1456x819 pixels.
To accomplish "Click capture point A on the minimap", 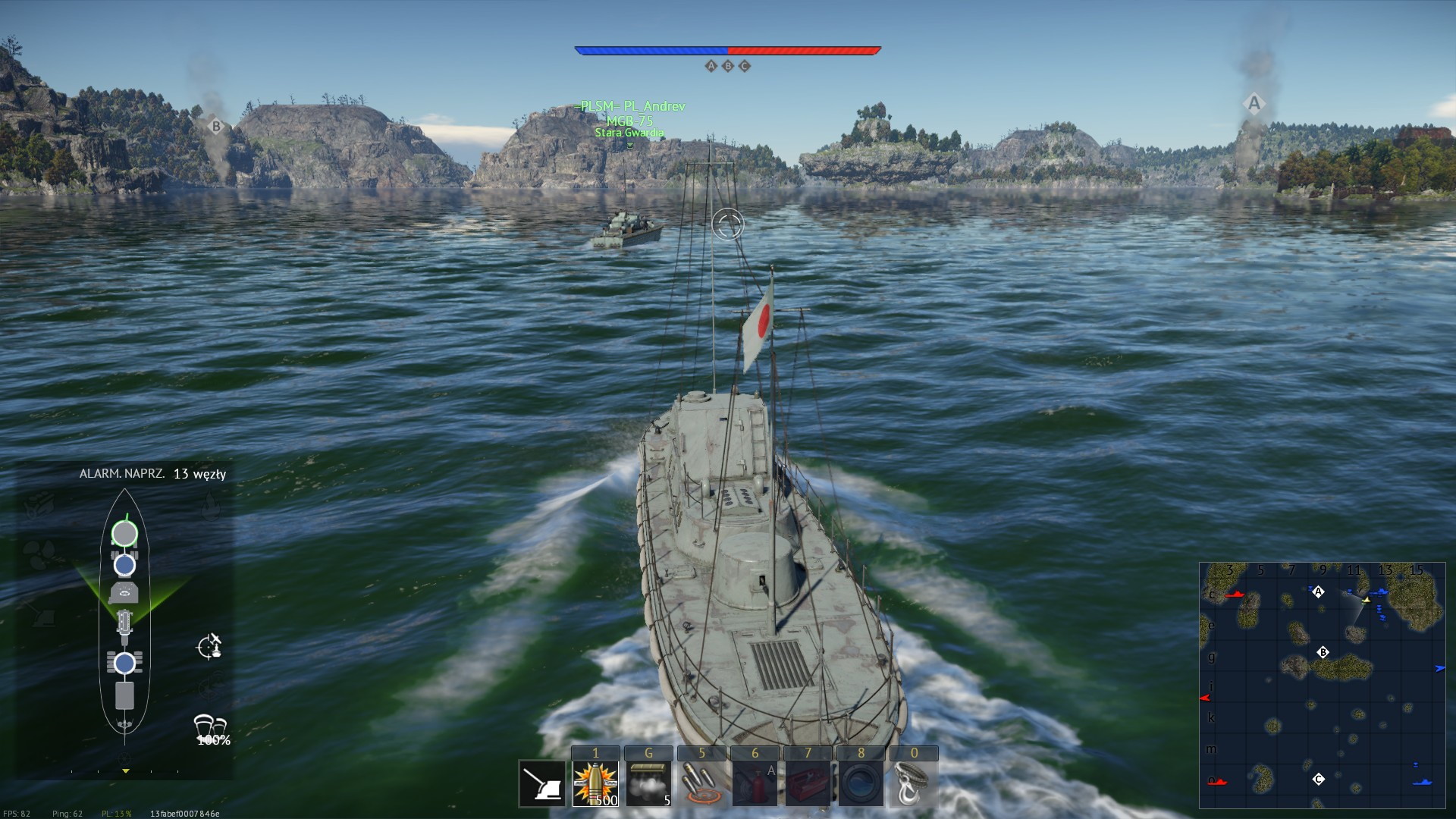I will point(1318,591).
